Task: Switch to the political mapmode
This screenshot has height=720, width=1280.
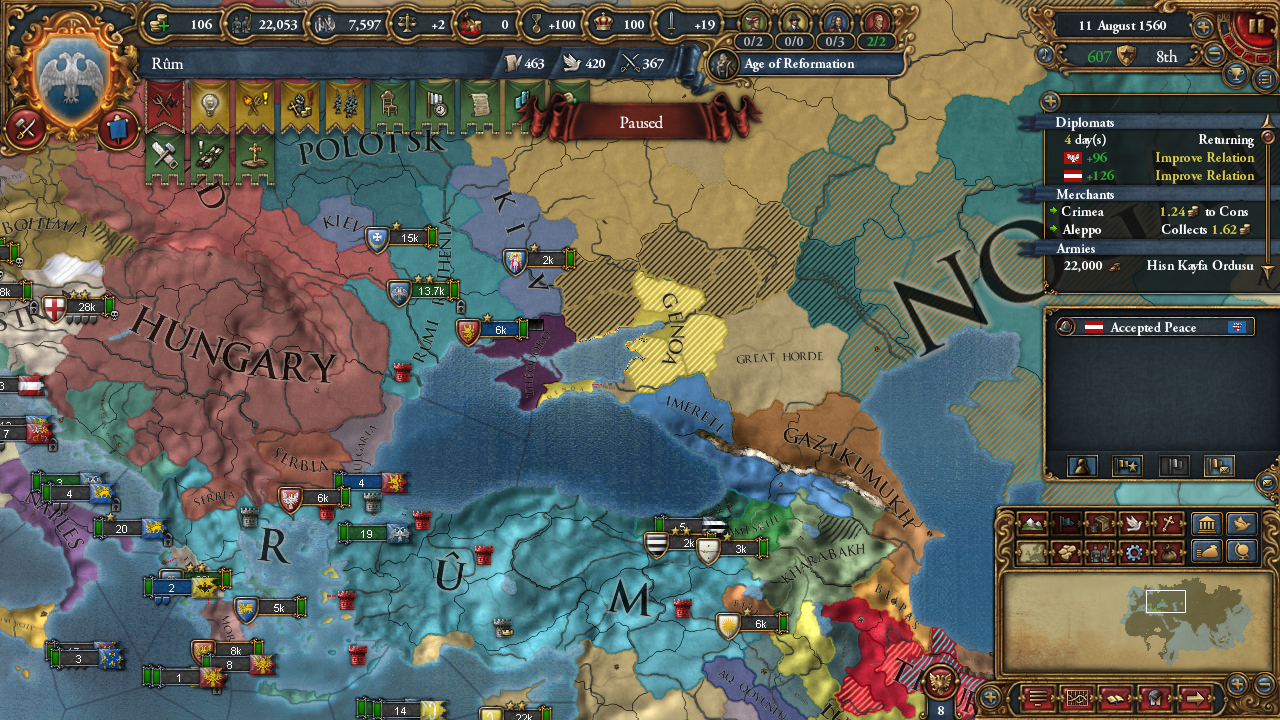Action: 1066,522
